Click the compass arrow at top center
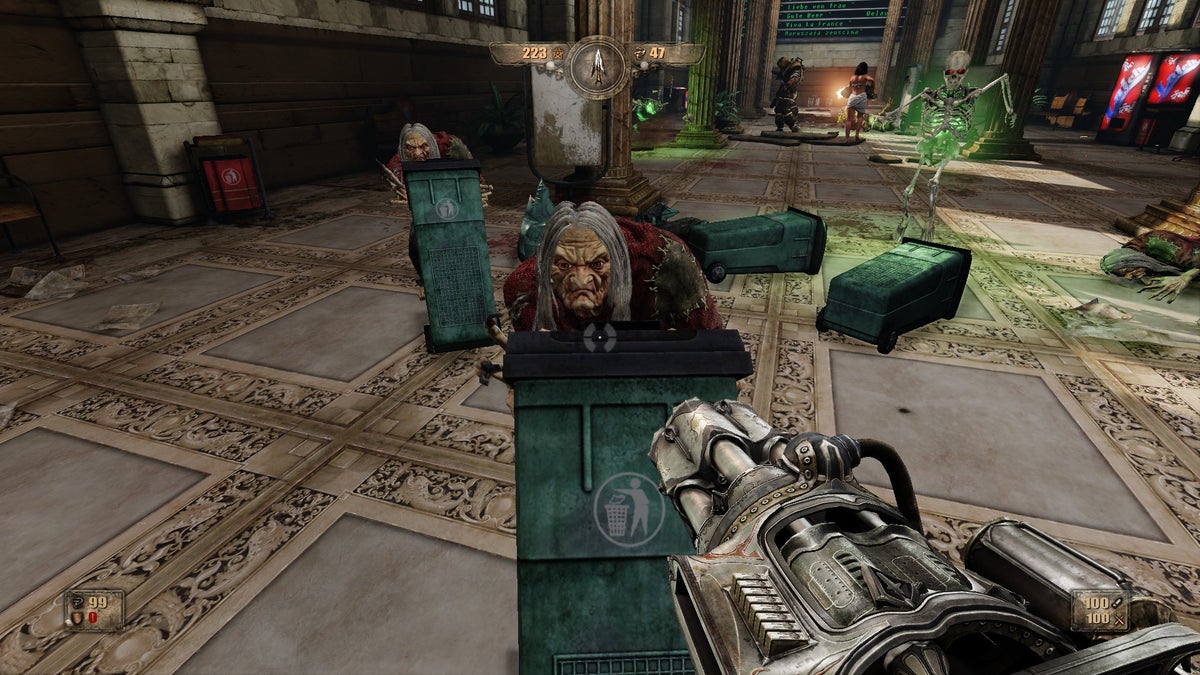Screen dimensions: 1200x675 tap(598, 66)
